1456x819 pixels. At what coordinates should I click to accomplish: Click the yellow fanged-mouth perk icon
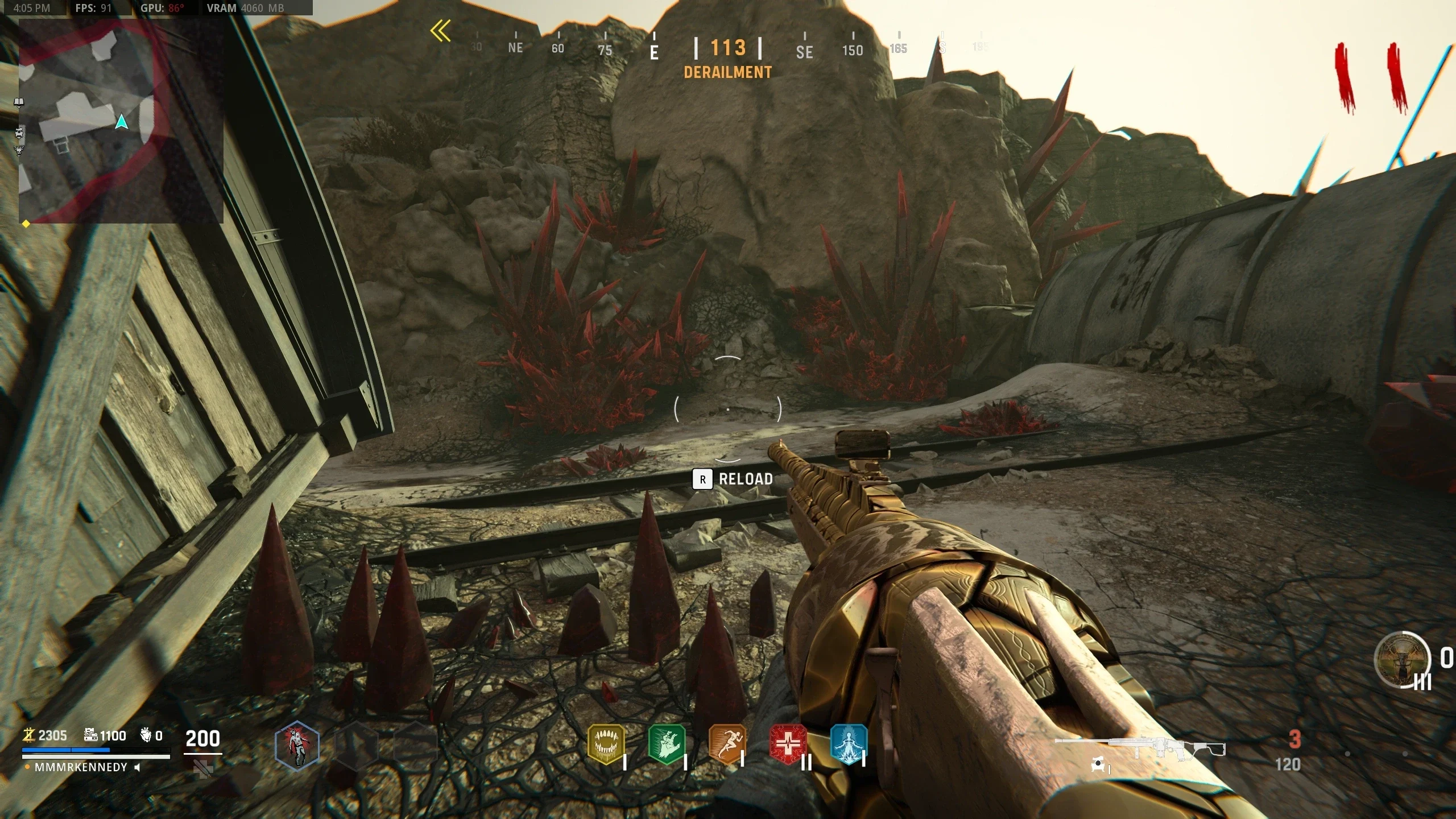point(606,744)
